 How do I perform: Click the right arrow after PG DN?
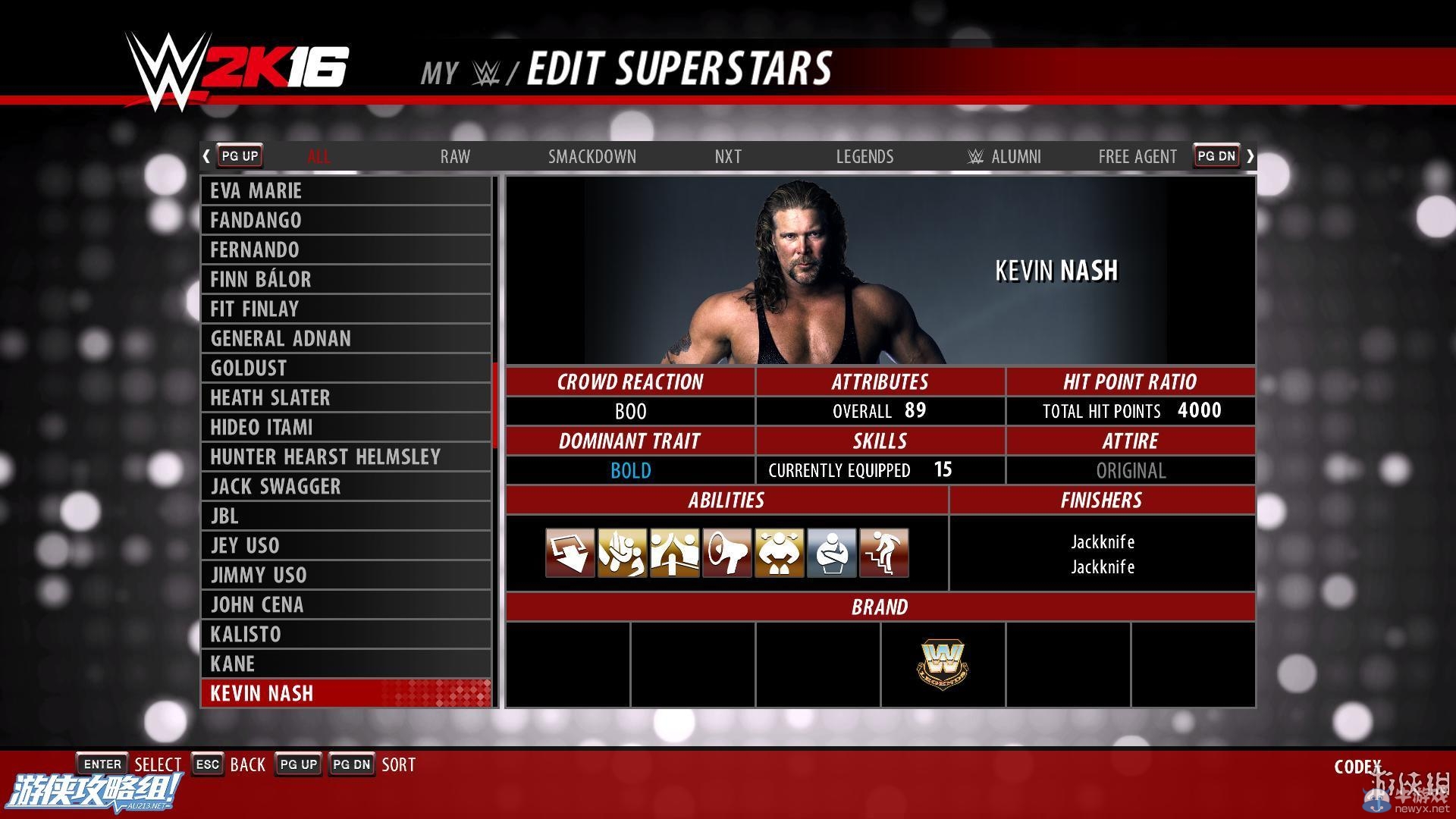[1250, 155]
